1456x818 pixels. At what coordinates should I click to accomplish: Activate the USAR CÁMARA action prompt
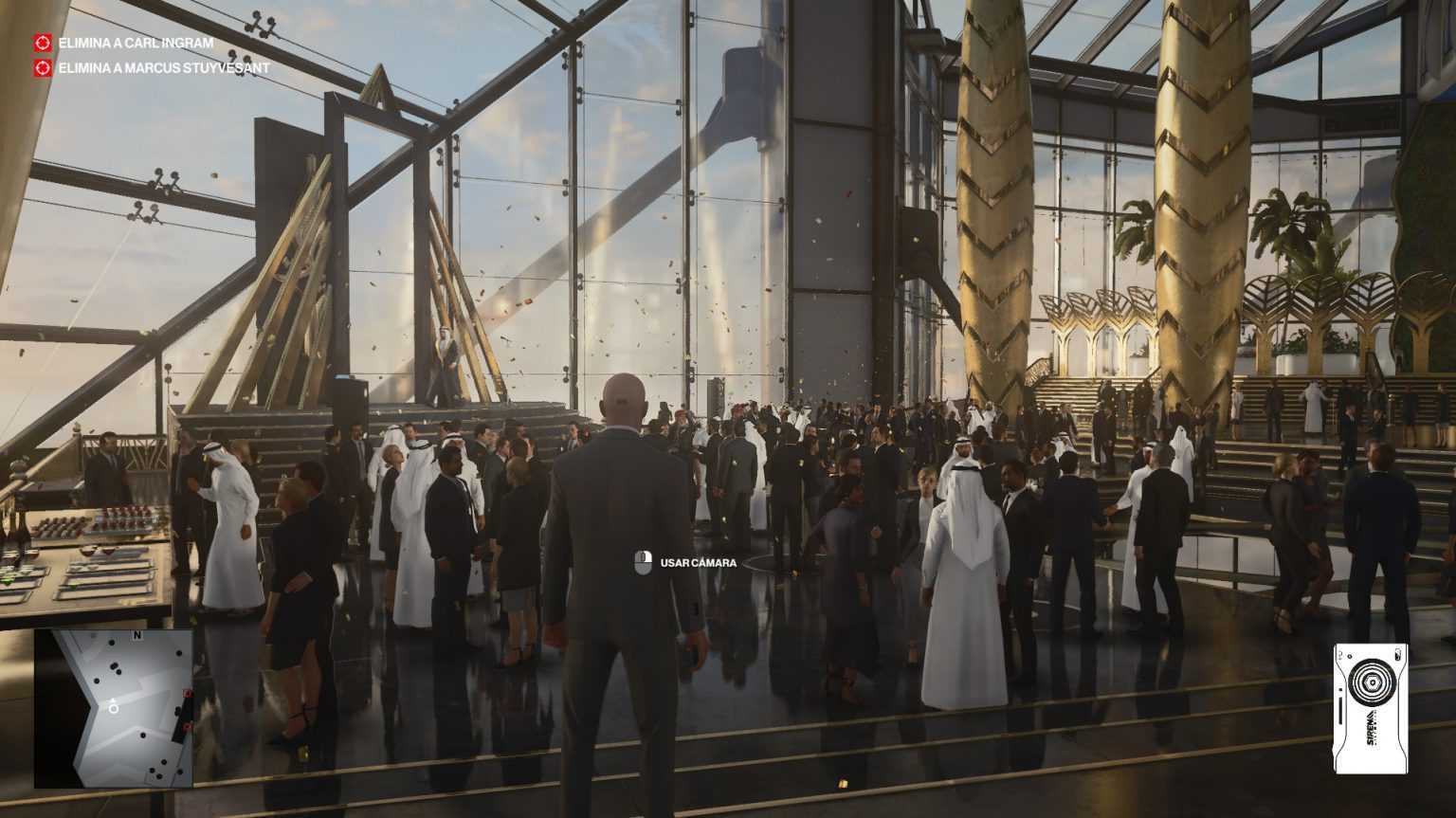pyautogui.click(x=697, y=562)
